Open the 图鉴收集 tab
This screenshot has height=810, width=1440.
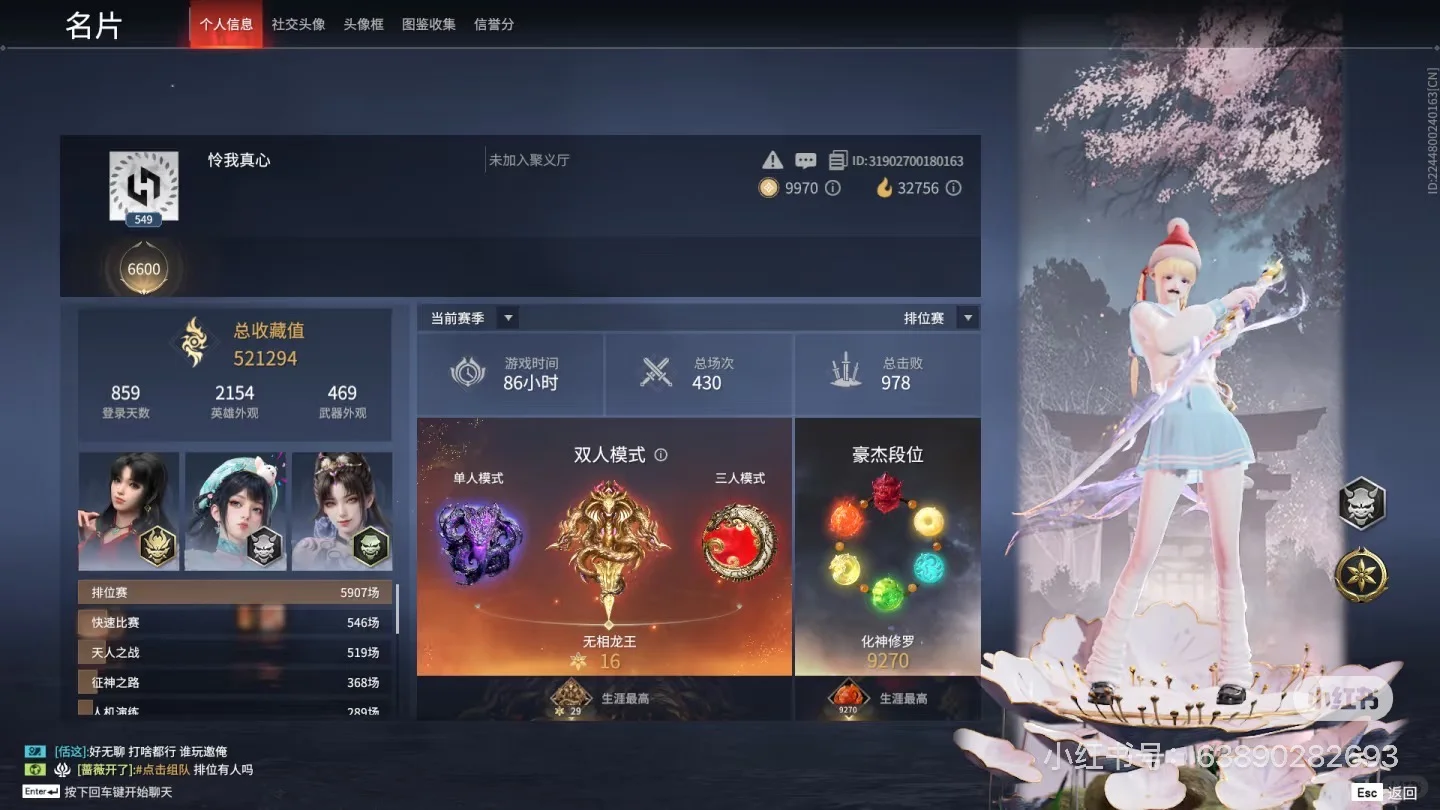coord(429,24)
